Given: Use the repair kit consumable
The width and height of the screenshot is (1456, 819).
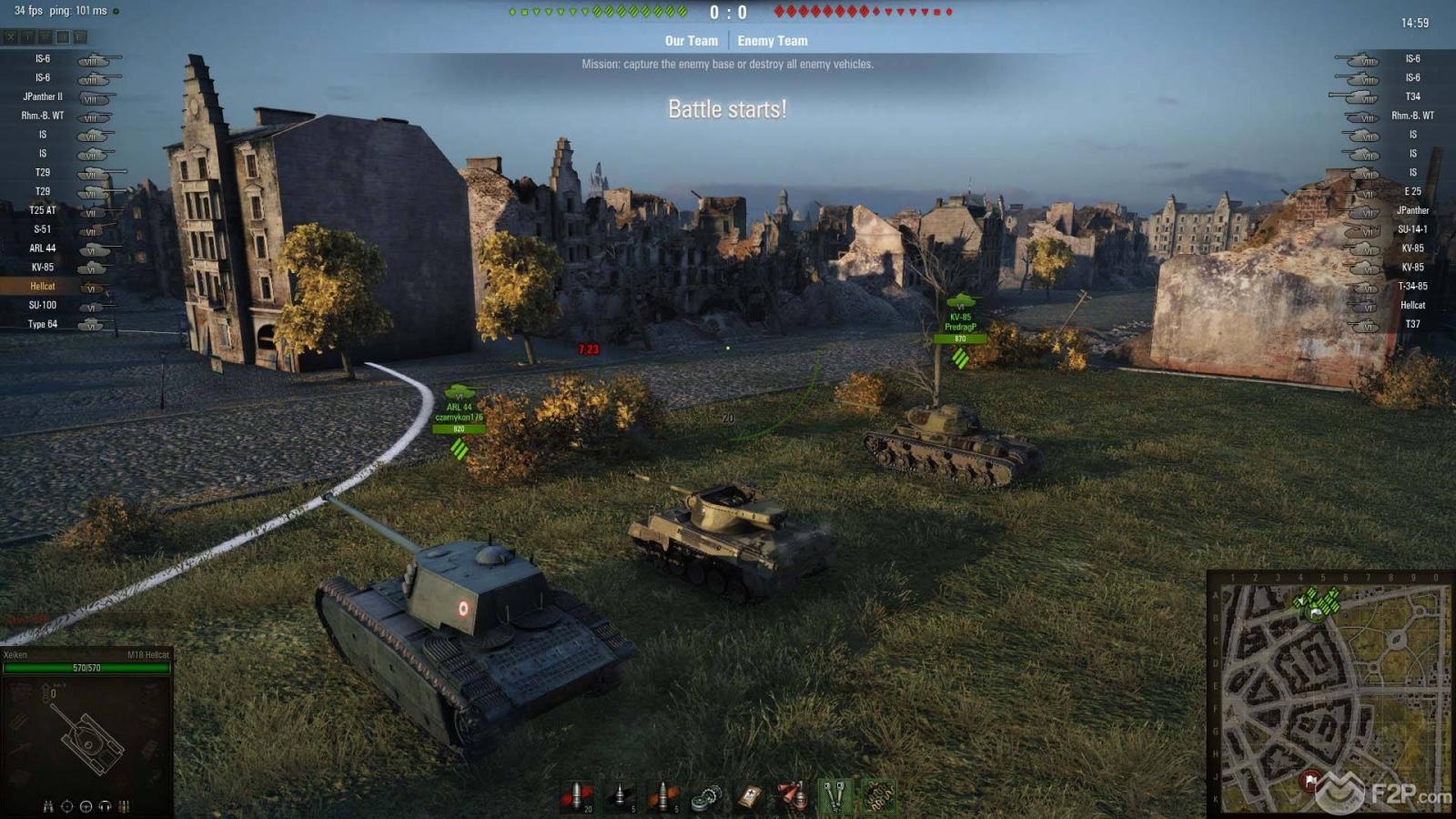Looking at the screenshot, I should pyautogui.click(x=707, y=797).
